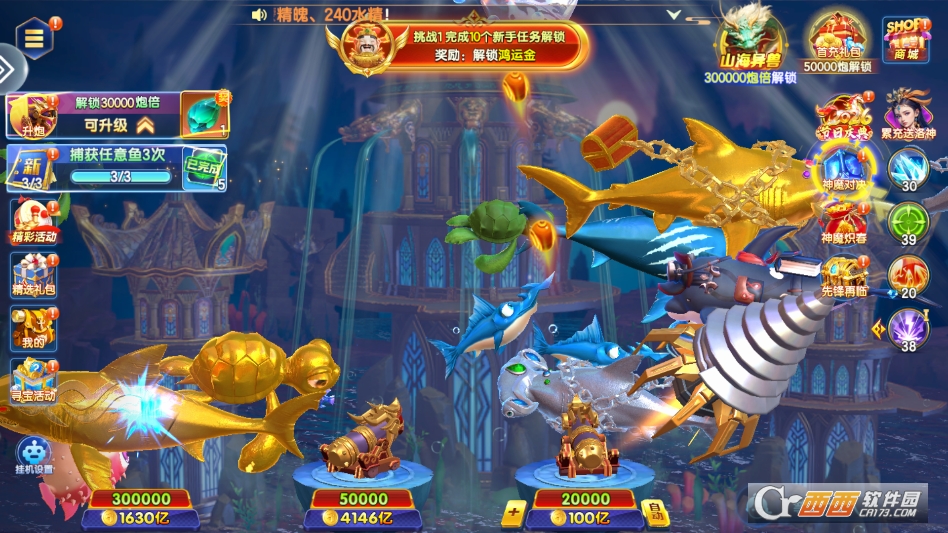Toggle the 自动 auto-fire button
The width and height of the screenshot is (948, 533).
654,511
